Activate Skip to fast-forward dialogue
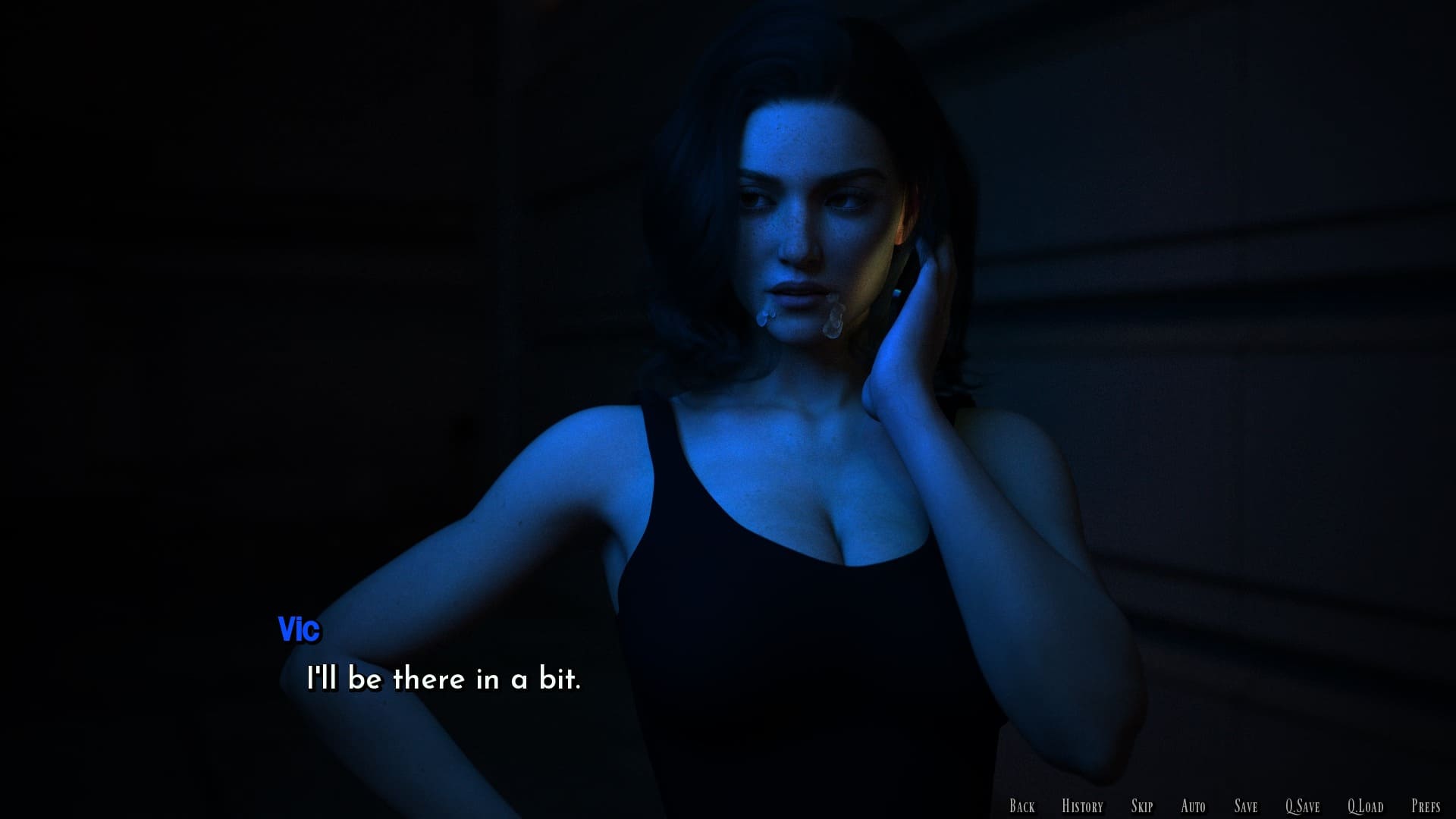This screenshot has width=1456, height=819. (1141, 806)
